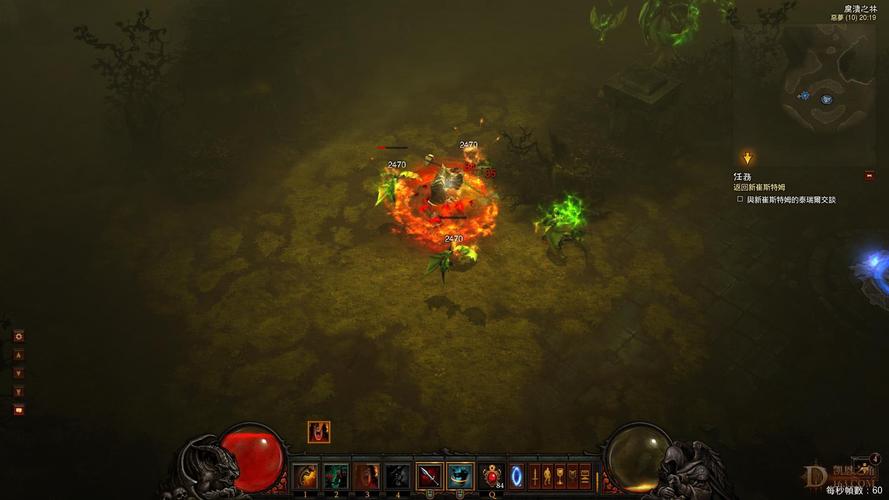The width and height of the screenshot is (889, 500).
Task: Activate the skill in hotbar slot 1
Action: point(306,477)
